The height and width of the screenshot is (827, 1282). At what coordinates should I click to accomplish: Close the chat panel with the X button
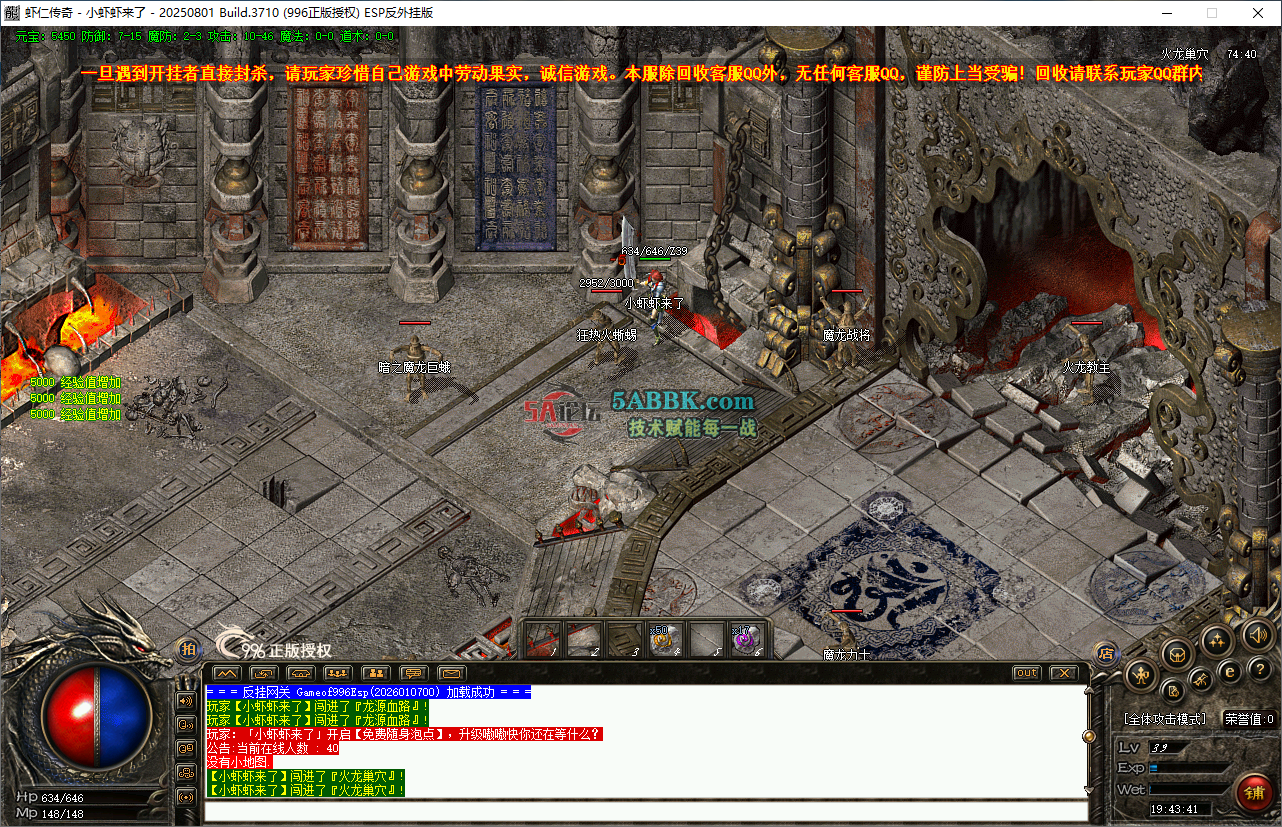point(1062,673)
